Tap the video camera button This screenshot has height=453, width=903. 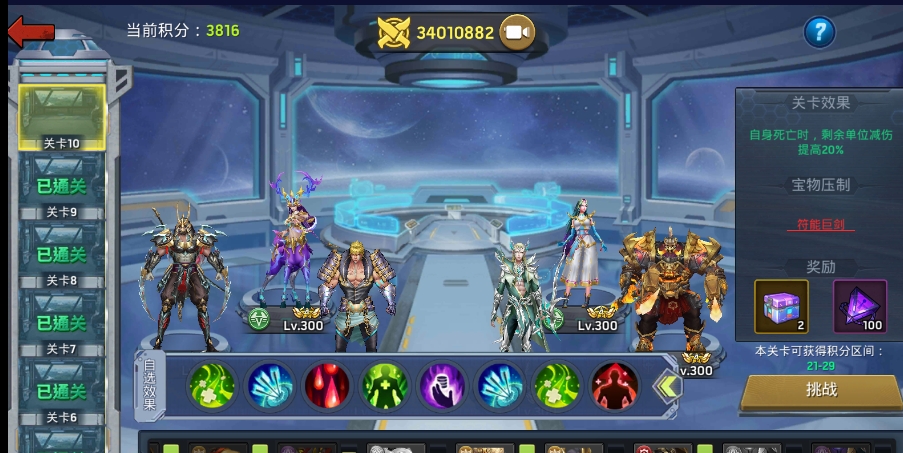(x=517, y=32)
